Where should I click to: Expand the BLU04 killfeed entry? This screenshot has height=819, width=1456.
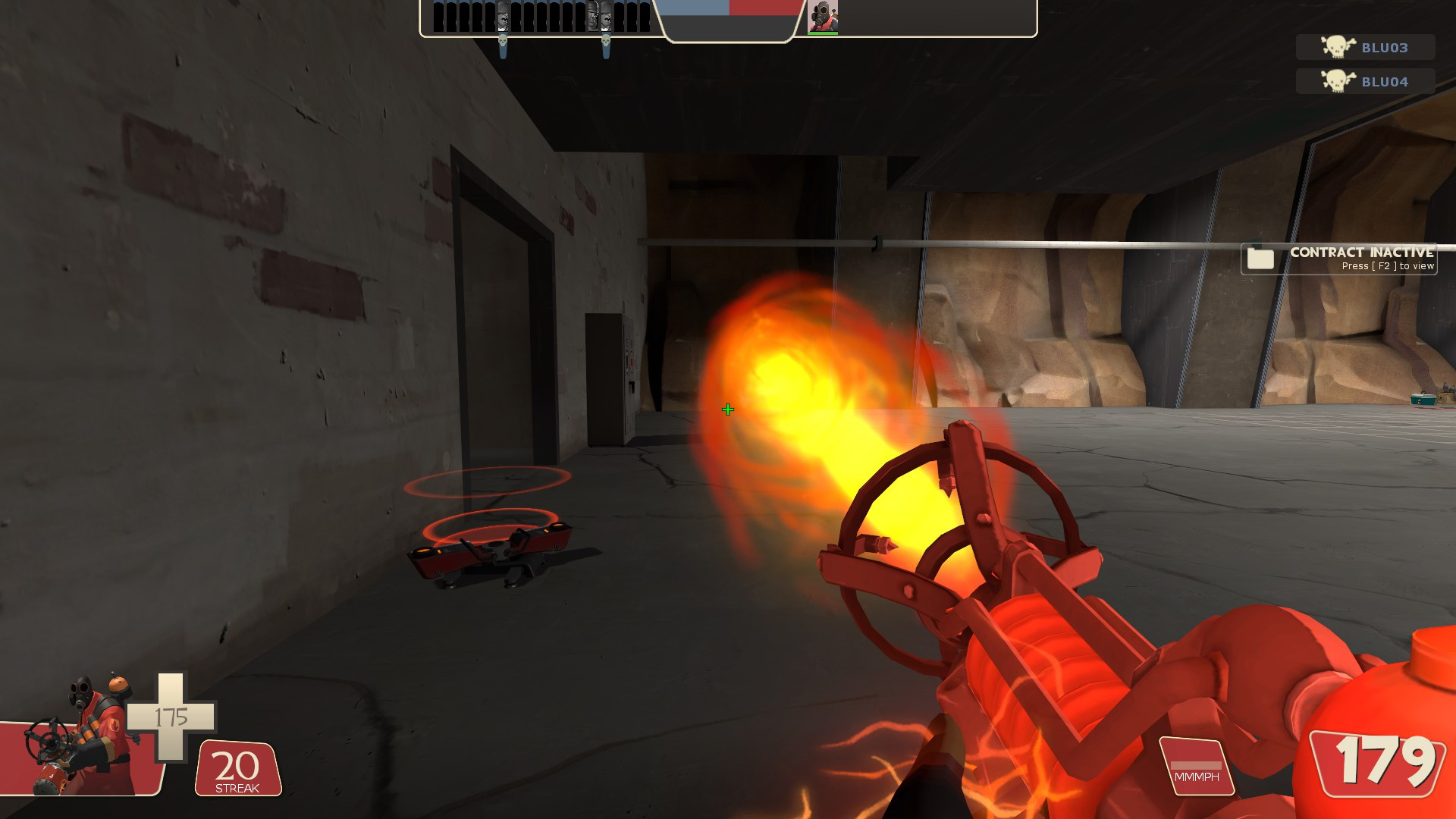(x=1365, y=80)
